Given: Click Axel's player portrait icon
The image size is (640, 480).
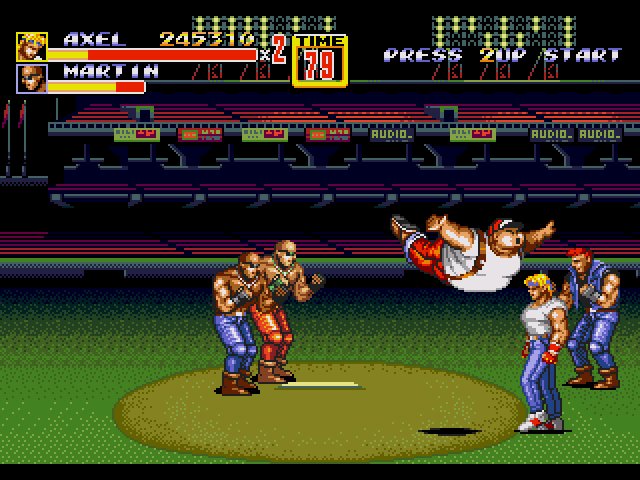Looking at the screenshot, I should pos(31,47).
